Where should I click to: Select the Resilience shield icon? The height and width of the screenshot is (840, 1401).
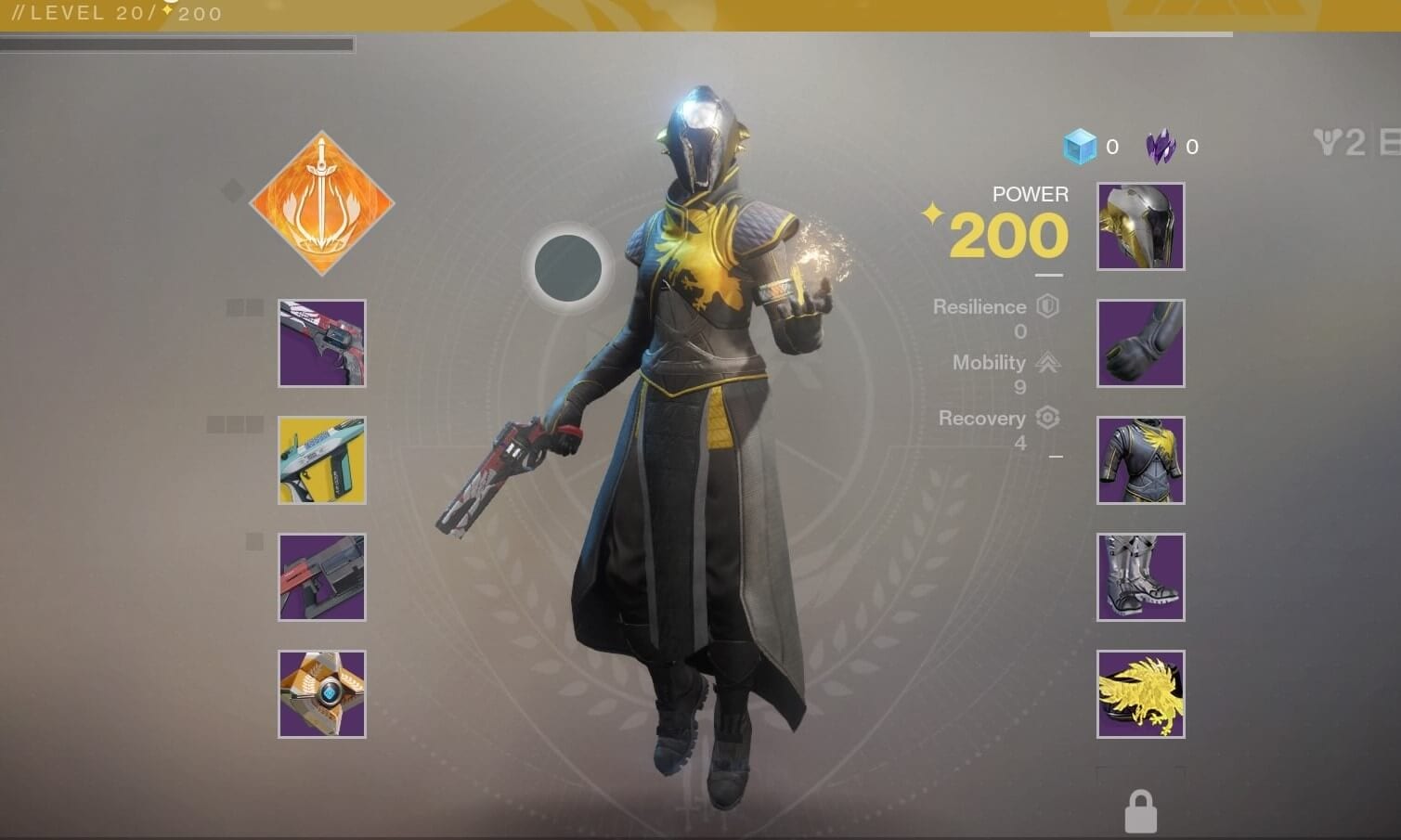(1048, 306)
